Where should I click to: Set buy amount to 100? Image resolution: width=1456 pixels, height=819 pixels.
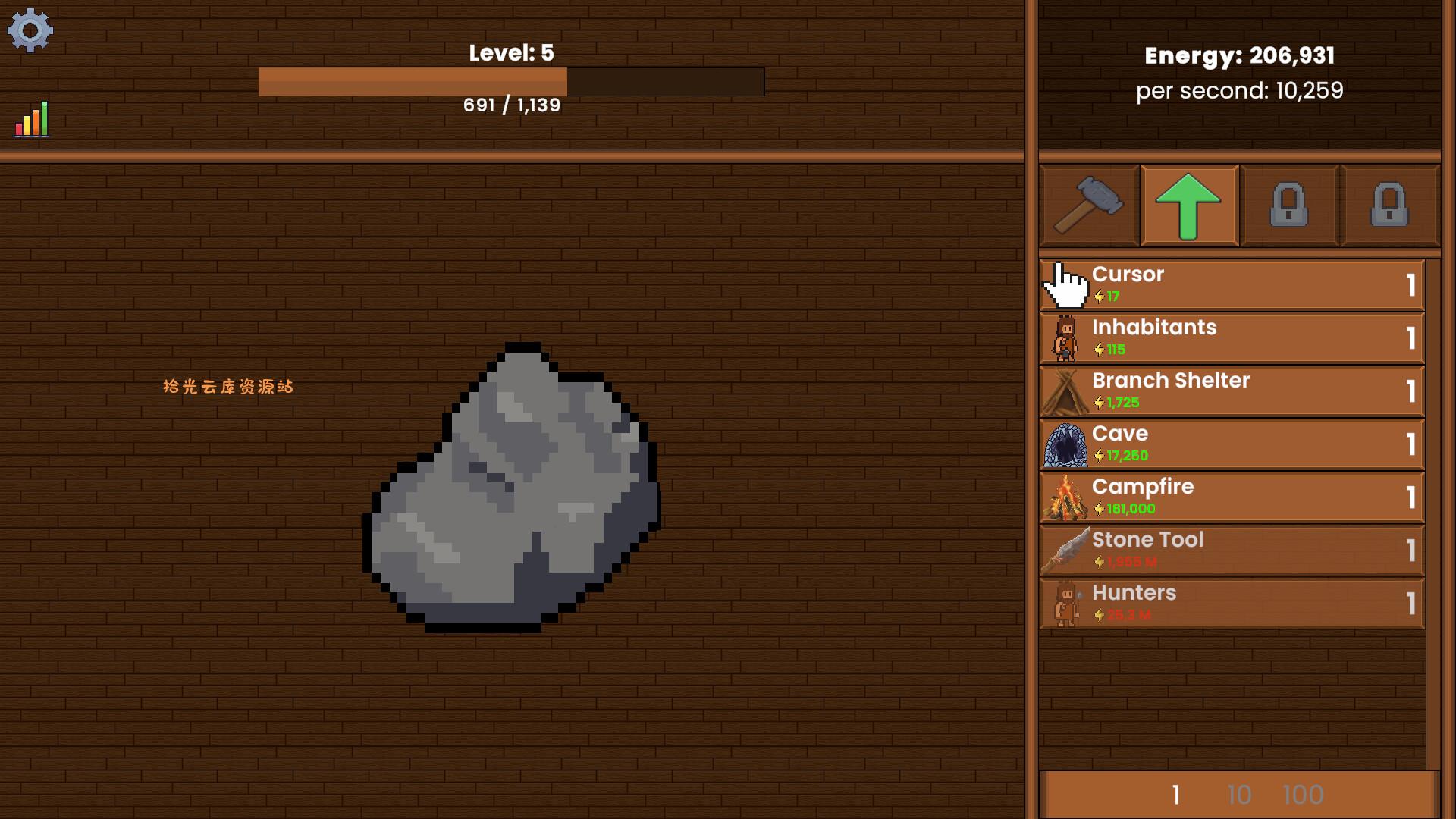pyautogui.click(x=1303, y=795)
